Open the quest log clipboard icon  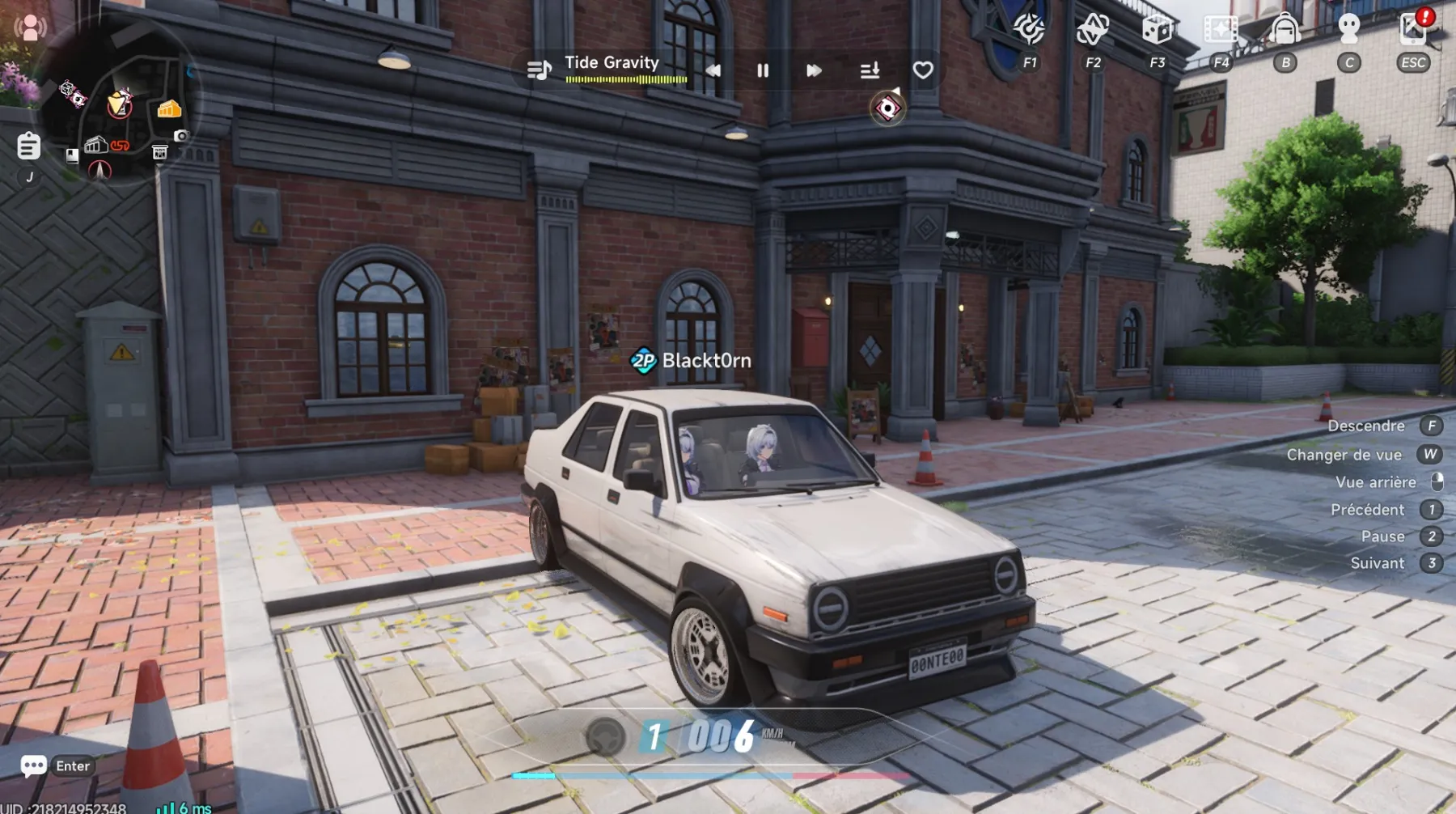pyautogui.click(x=28, y=146)
